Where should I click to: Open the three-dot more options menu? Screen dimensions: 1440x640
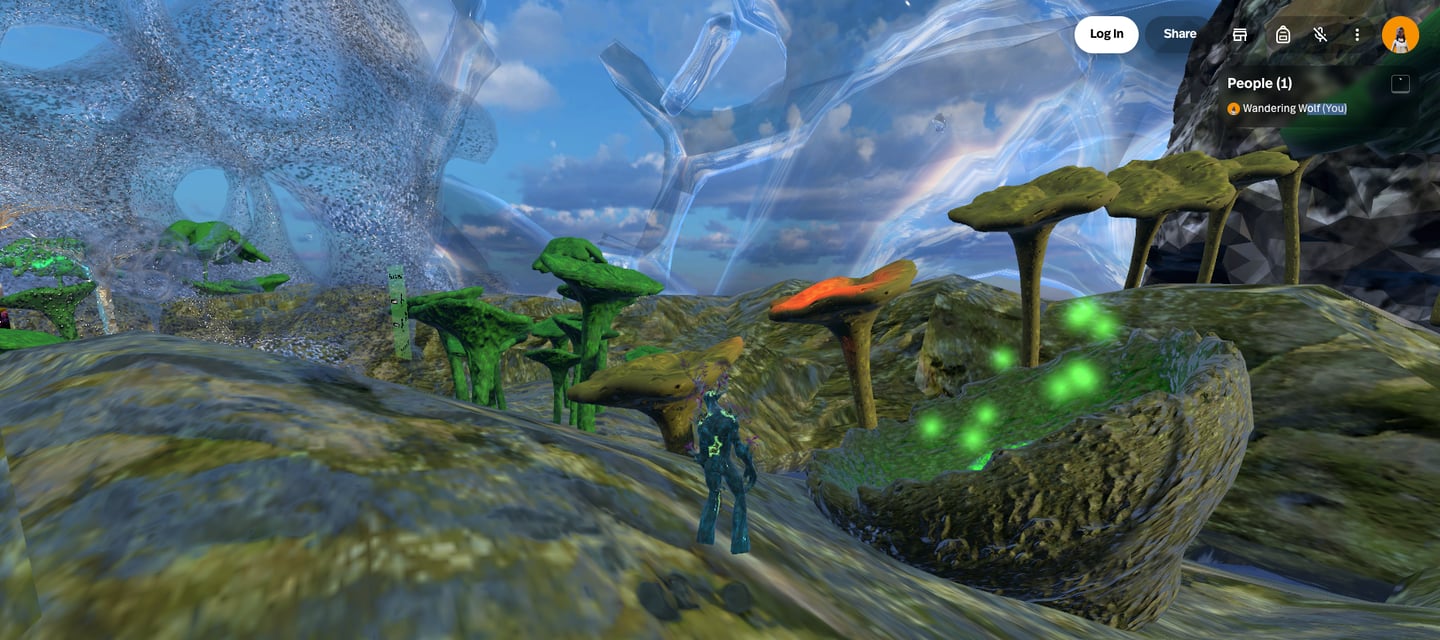click(1357, 35)
